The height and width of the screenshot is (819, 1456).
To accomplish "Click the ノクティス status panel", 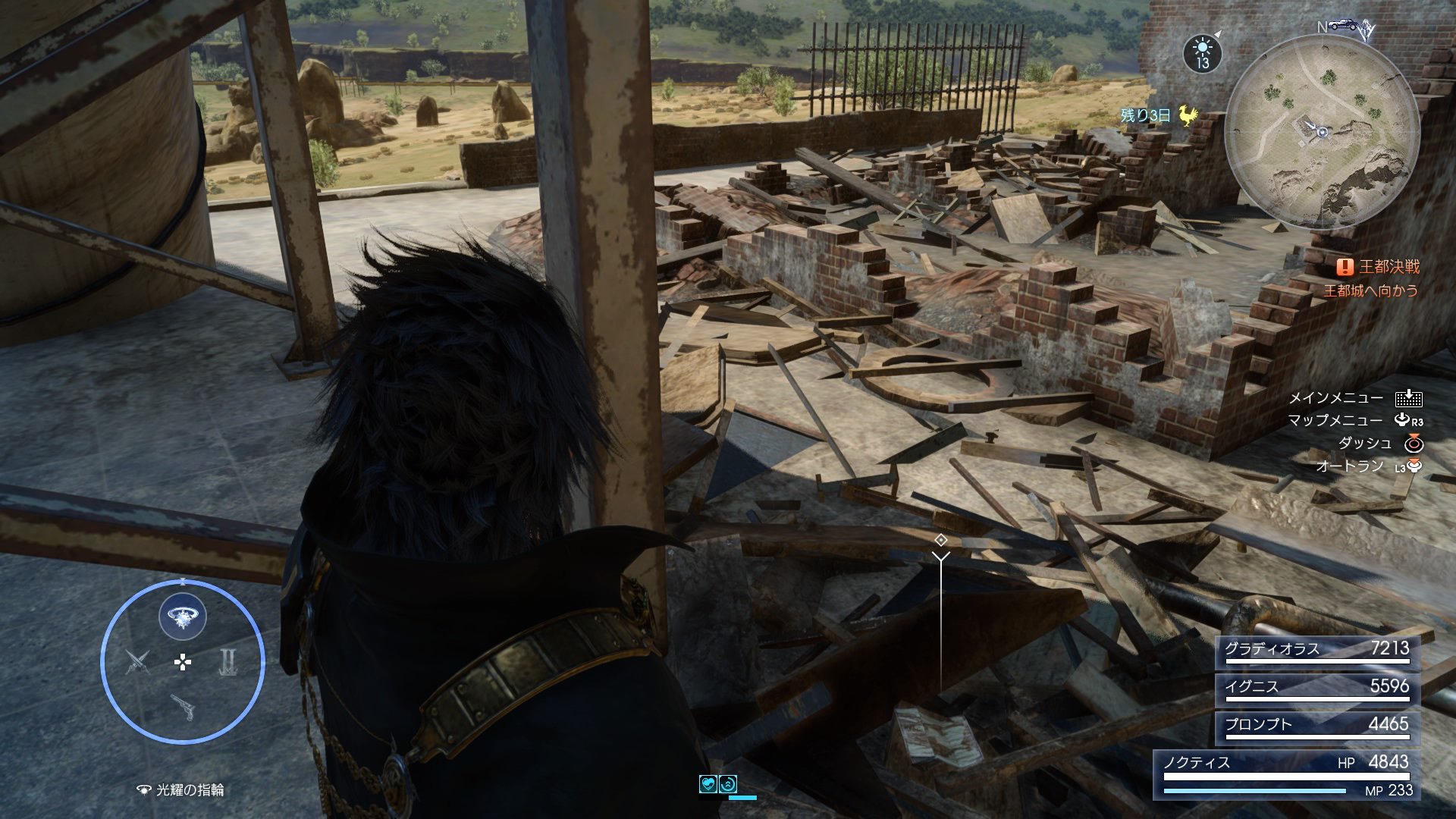I will (1286, 775).
